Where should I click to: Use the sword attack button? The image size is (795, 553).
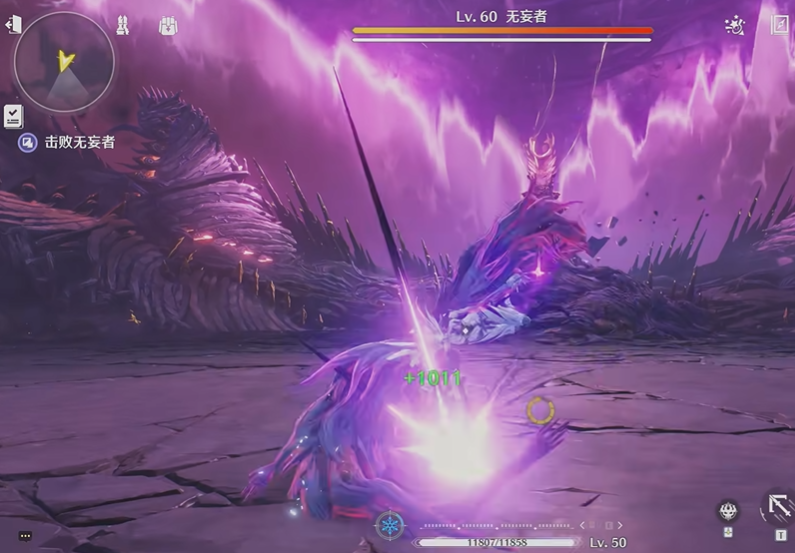[x=778, y=506]
